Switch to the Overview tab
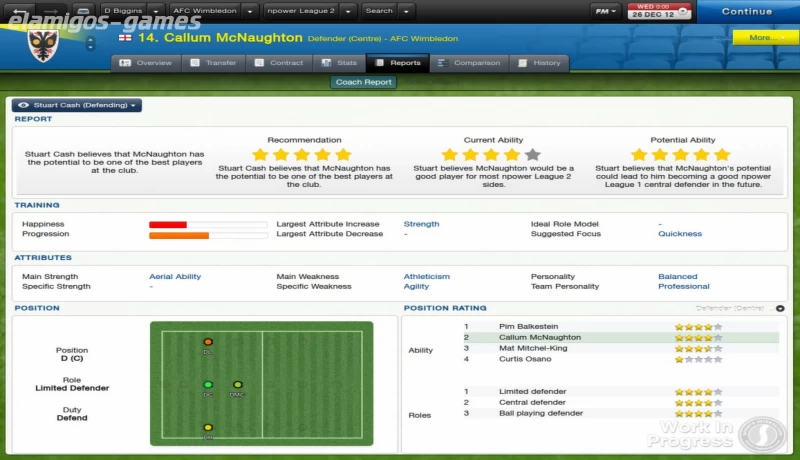The image size is (800, 460). 146,63
